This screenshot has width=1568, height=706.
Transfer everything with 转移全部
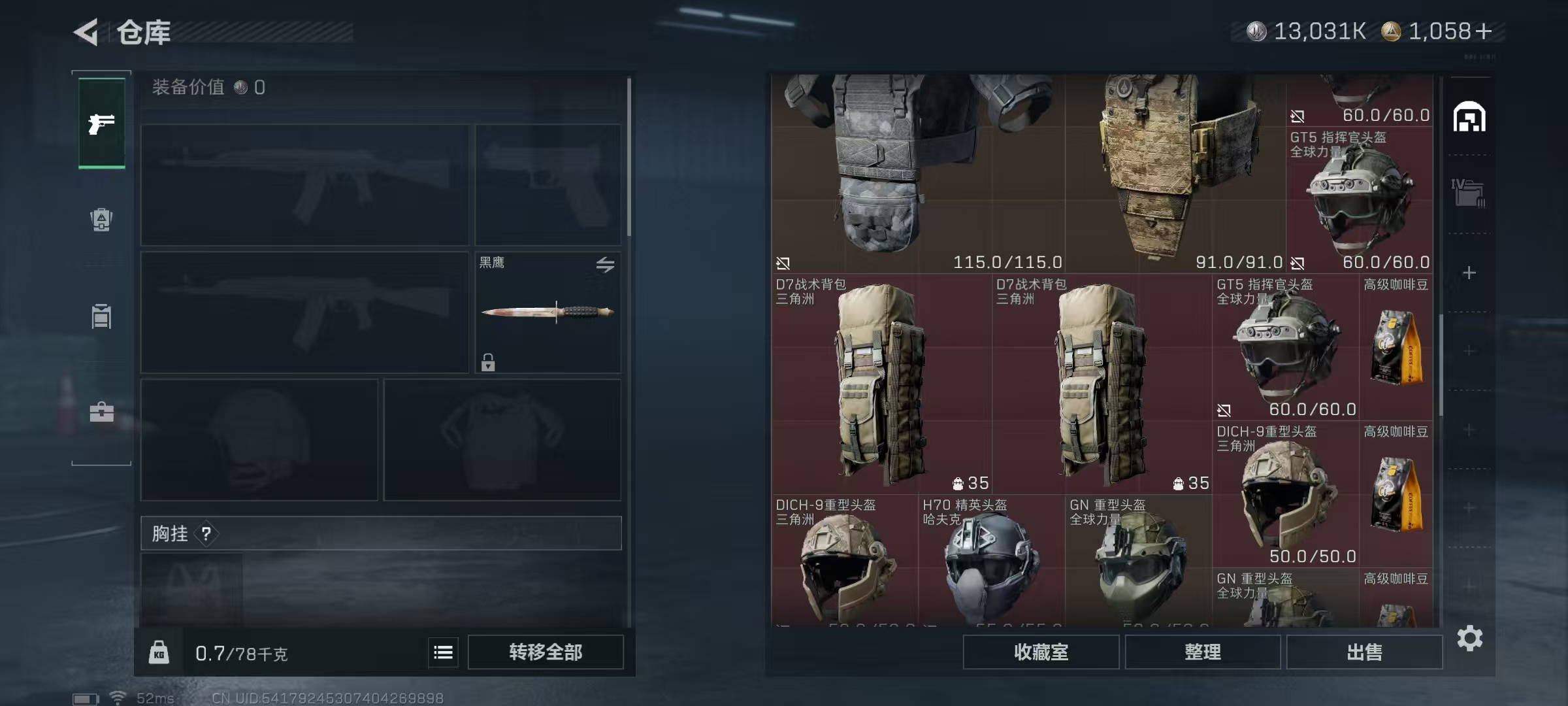(x=546, y=652)
